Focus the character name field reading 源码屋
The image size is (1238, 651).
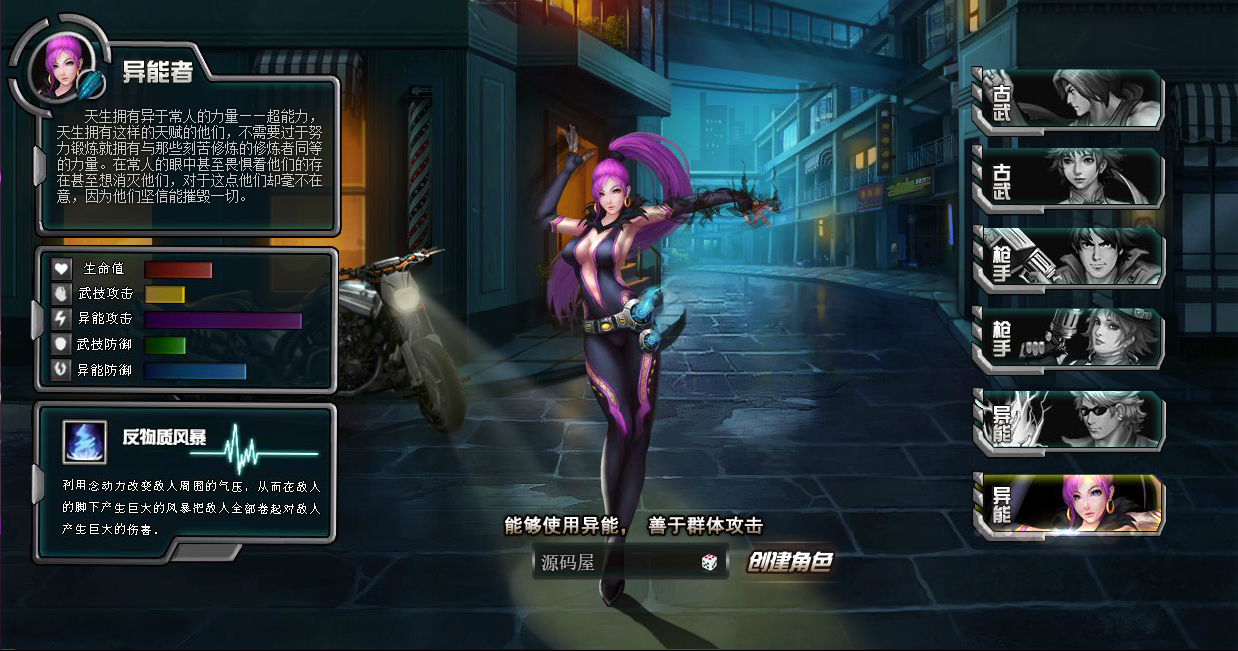615,563
